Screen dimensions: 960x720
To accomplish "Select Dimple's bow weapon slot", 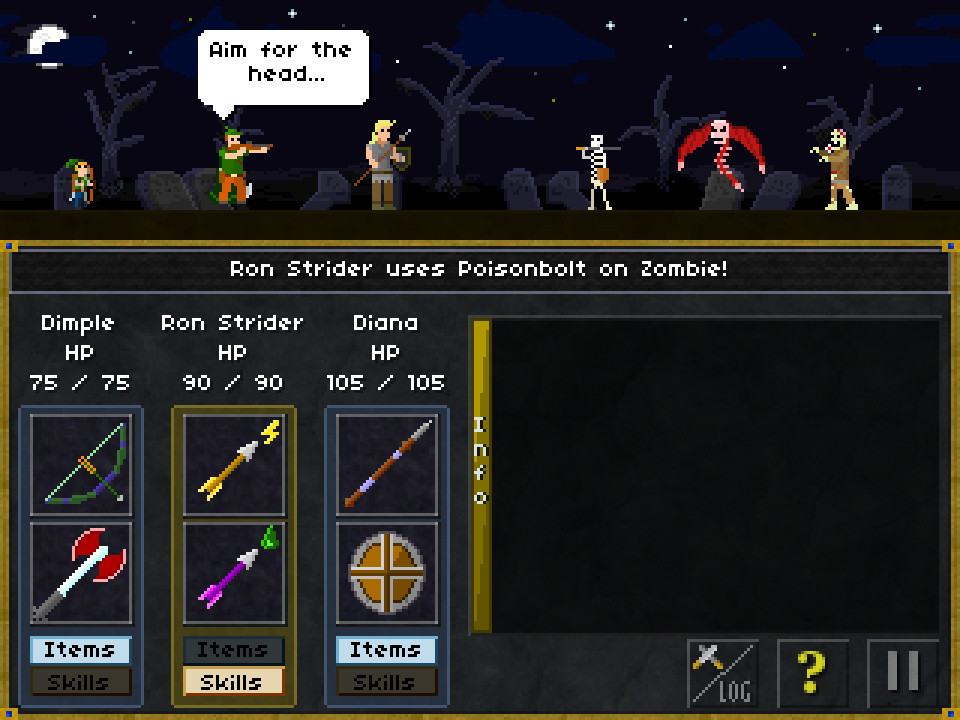I will 81,465.
